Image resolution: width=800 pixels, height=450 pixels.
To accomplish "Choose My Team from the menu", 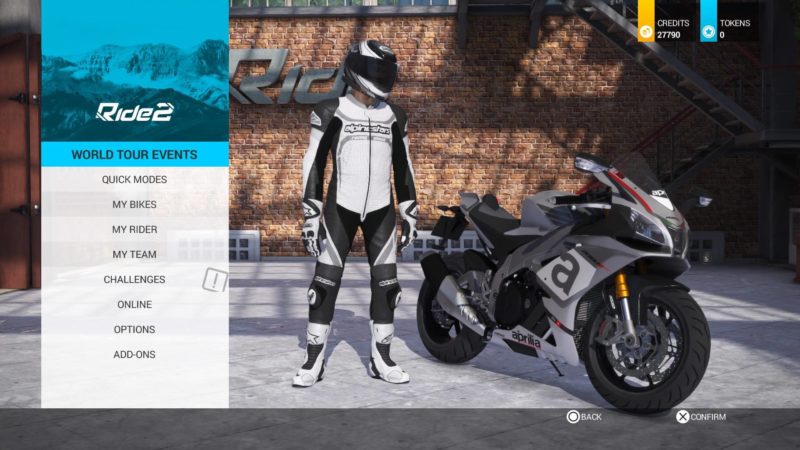I will [134, 255].
